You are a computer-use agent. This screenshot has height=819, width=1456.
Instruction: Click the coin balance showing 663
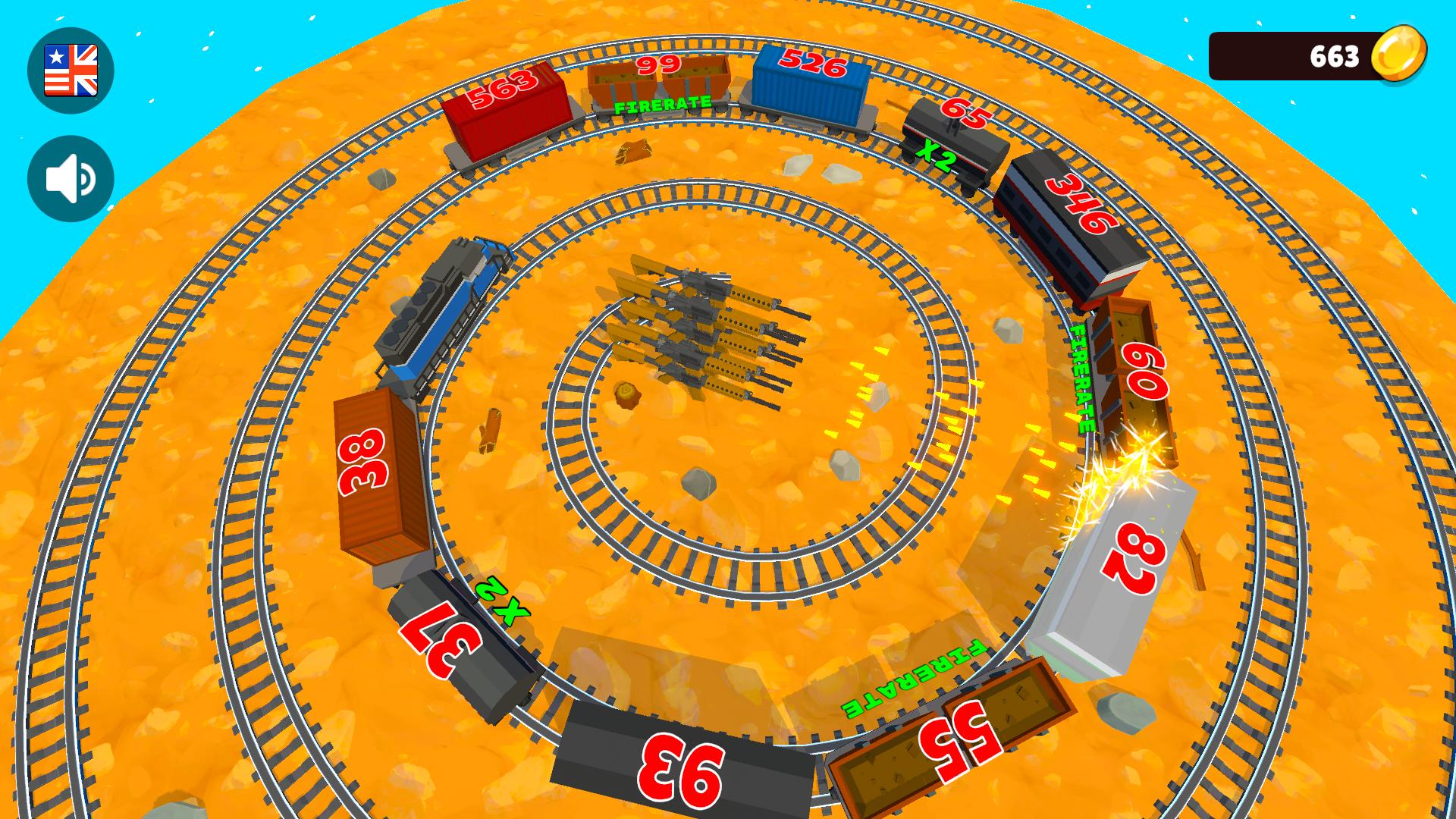click(x=1335, y=55)
